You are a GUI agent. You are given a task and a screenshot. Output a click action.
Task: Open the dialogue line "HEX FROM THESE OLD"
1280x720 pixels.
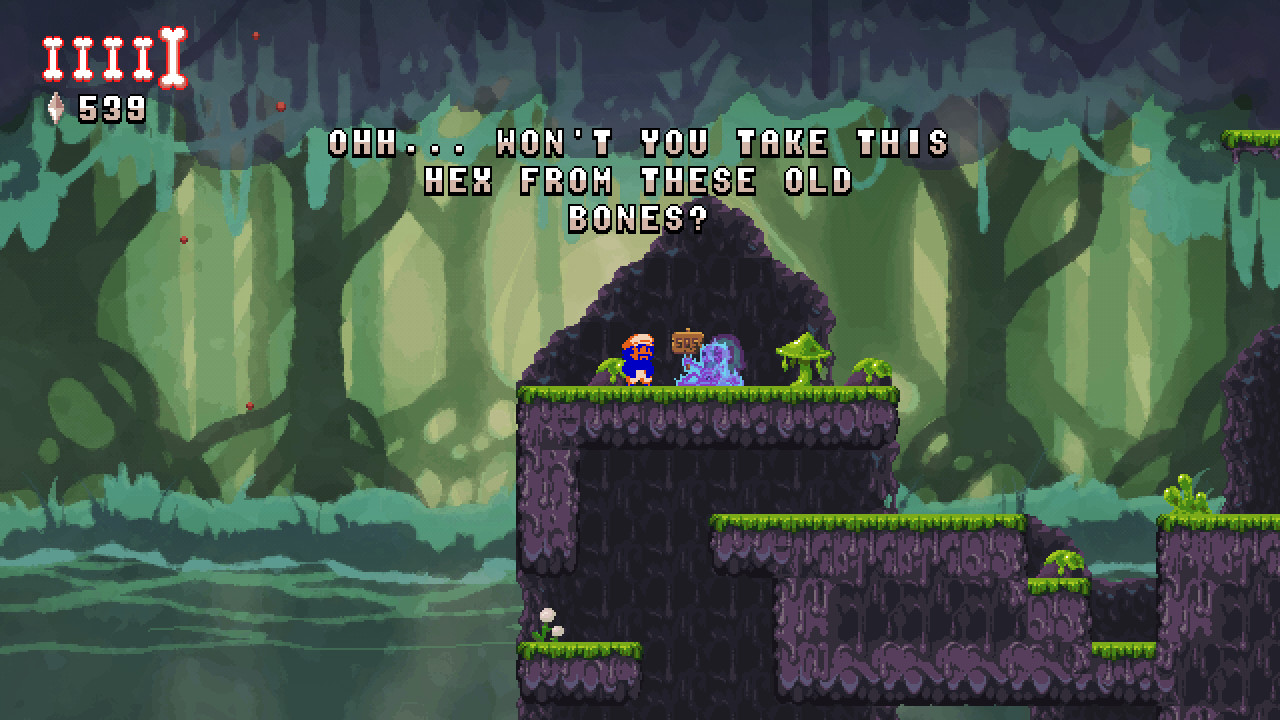tap(640, 181)
